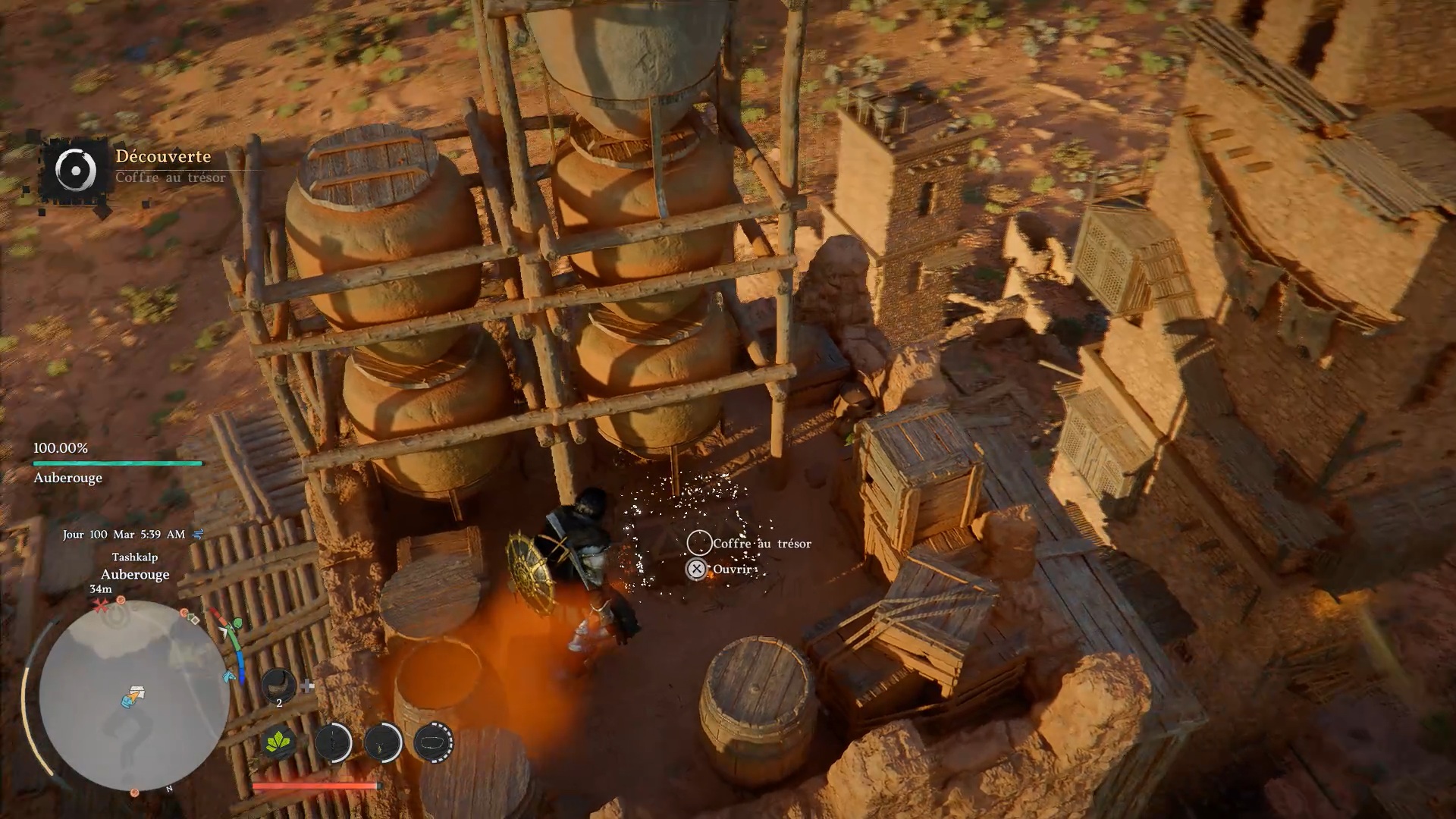The image size is (1456, 819).
Task: Click the green leaf marker on compass arc
Action: point(236,625)
